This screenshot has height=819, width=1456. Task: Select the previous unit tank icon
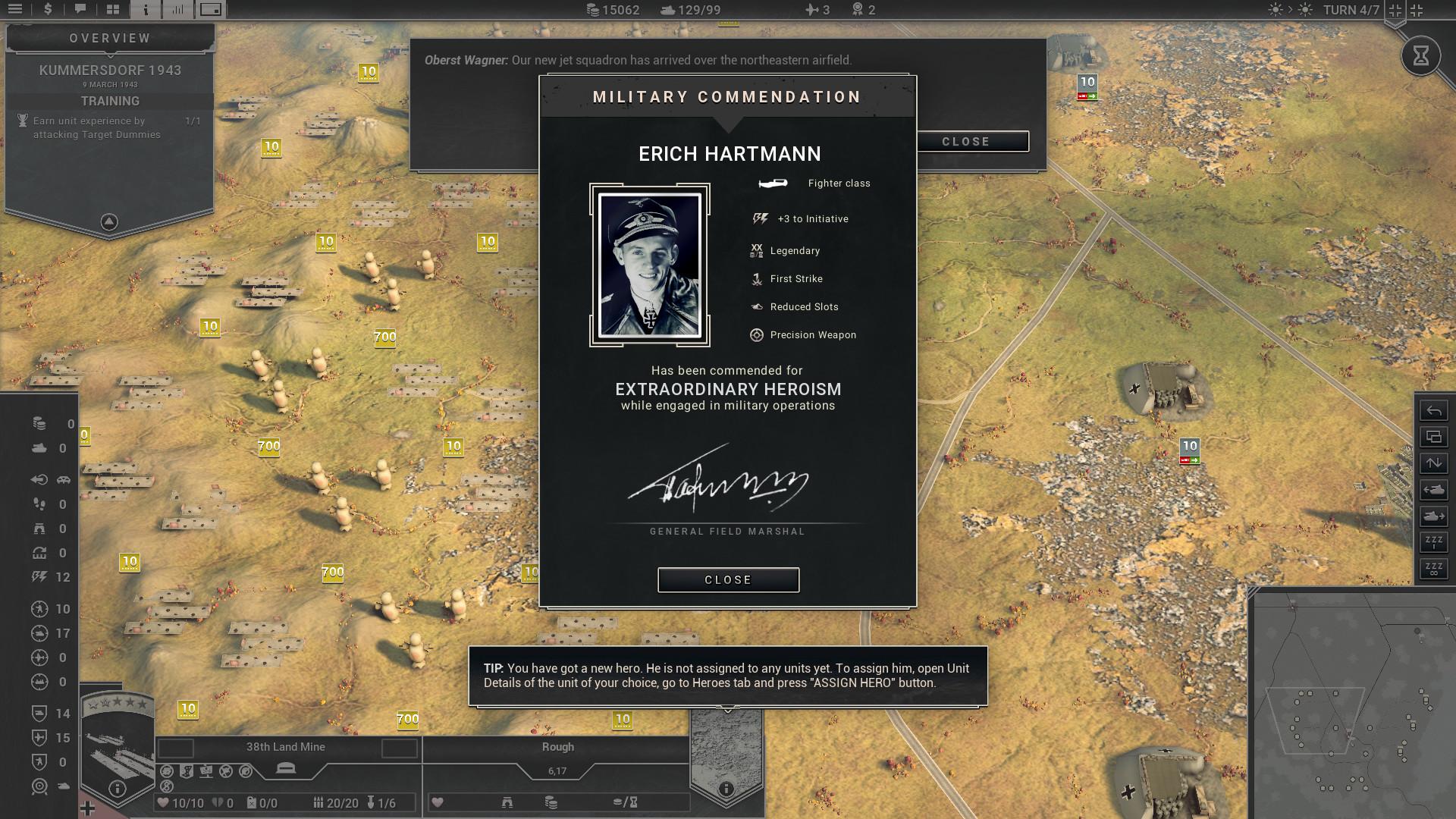(x=1432, y=490)
